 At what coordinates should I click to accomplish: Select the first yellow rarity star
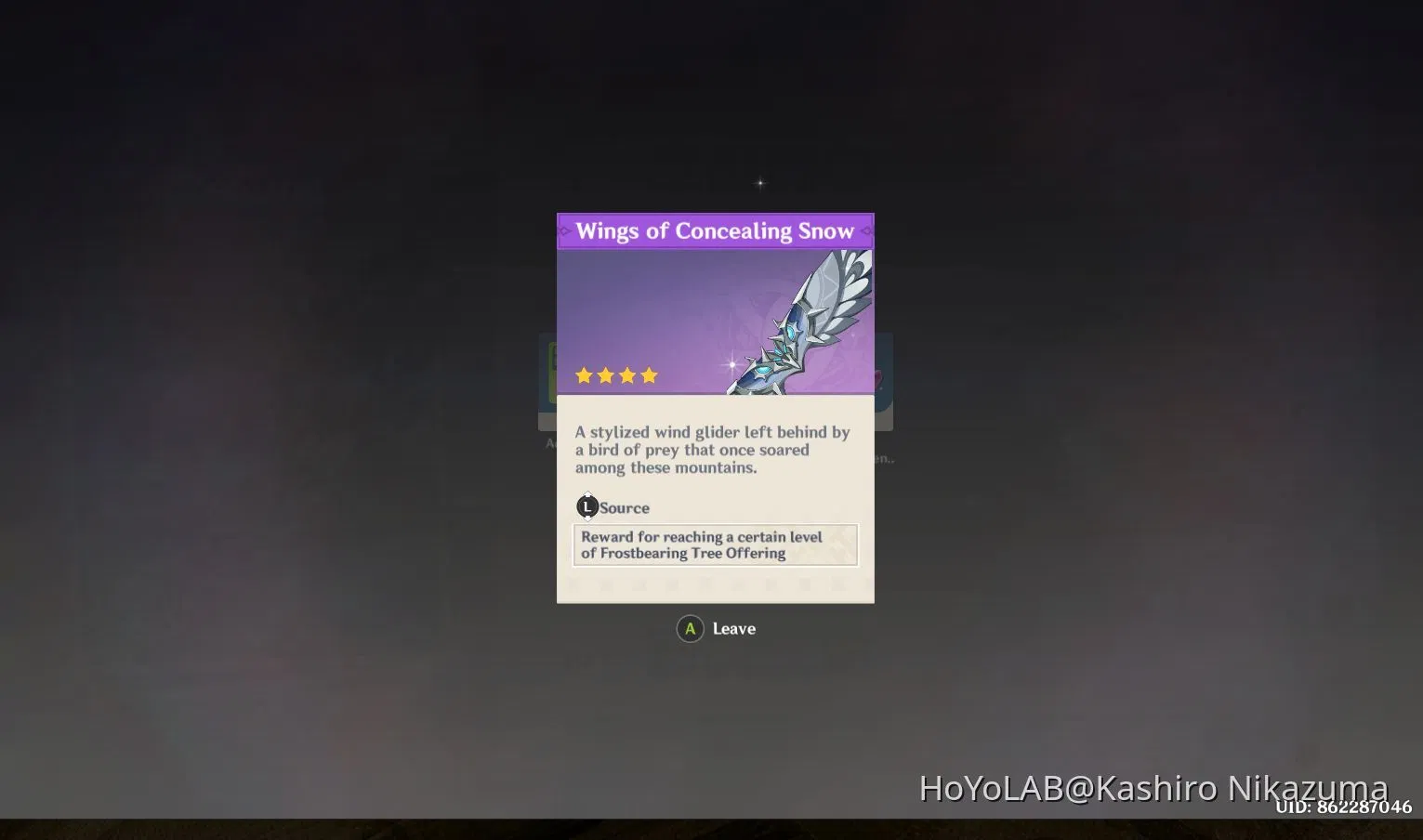585,375
